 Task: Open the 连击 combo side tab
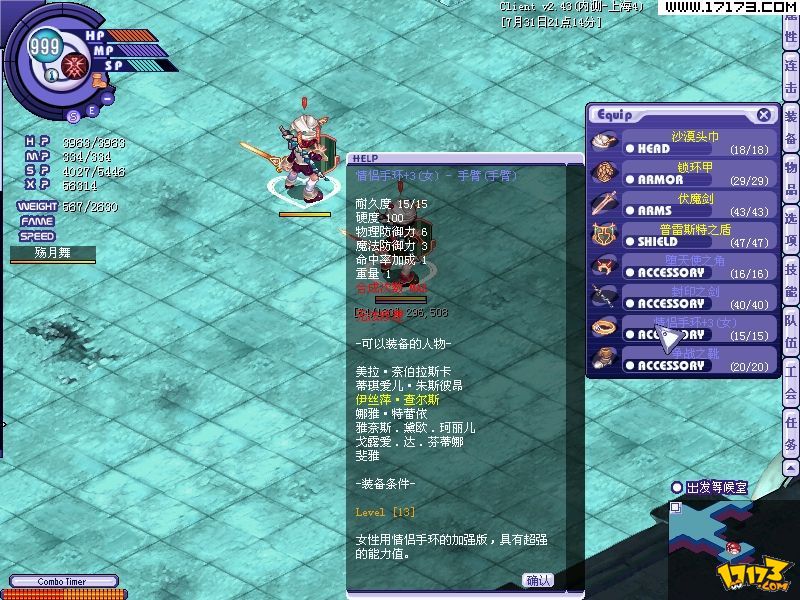(x=791, y=77)
